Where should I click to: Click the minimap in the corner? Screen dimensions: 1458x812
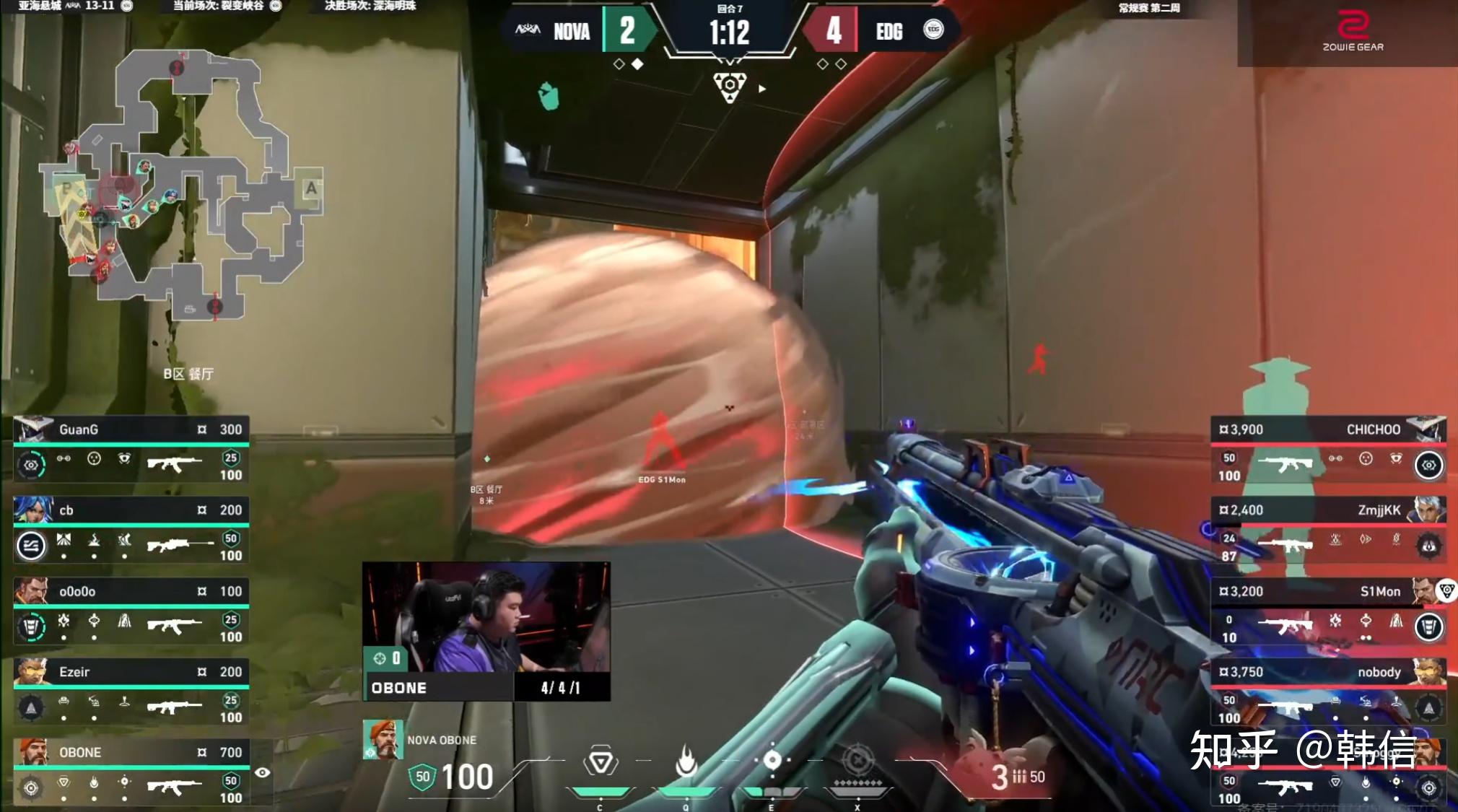tap(180, 184)
